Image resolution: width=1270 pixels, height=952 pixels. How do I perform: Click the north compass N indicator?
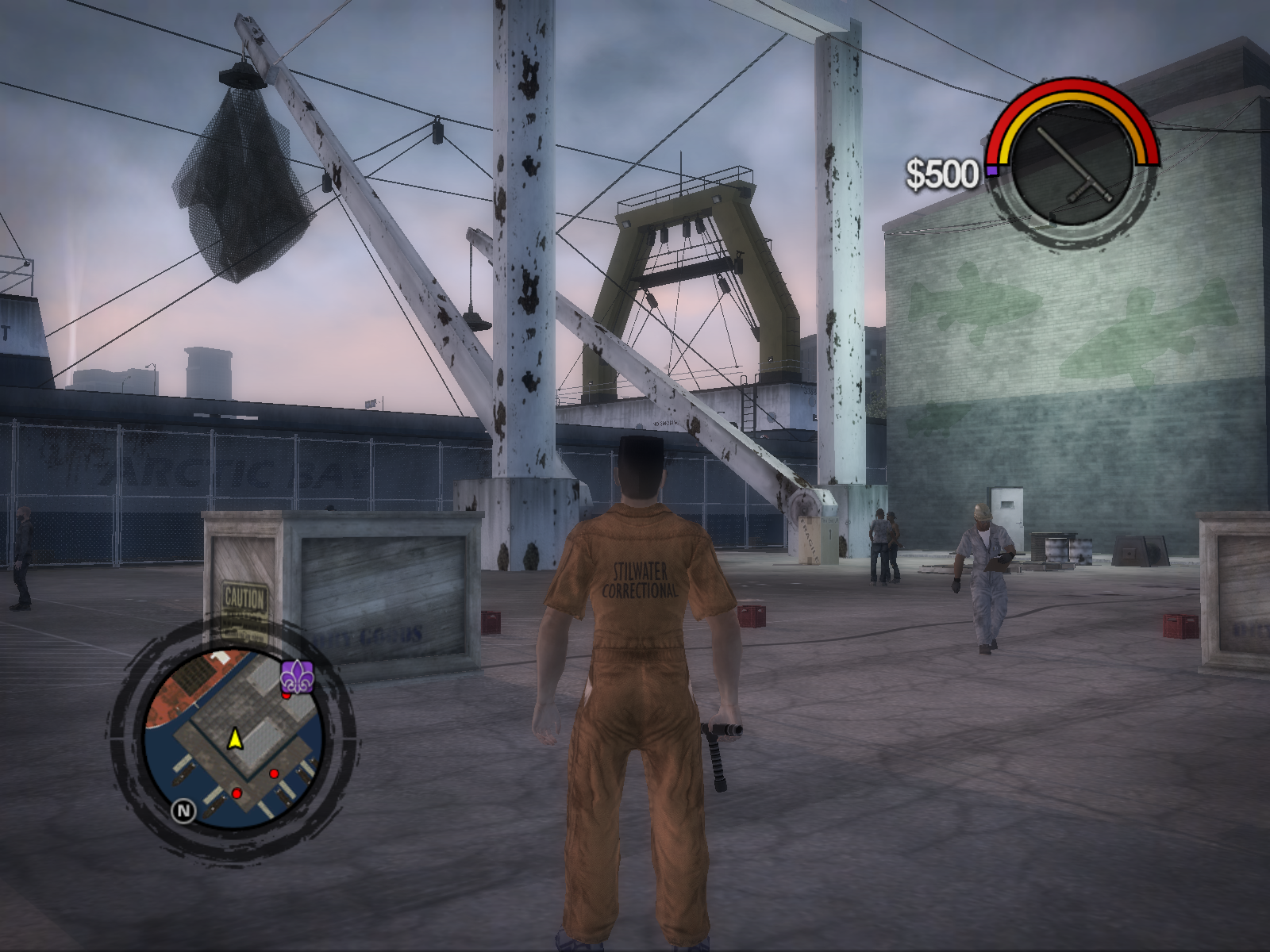(x=183, y=810)
